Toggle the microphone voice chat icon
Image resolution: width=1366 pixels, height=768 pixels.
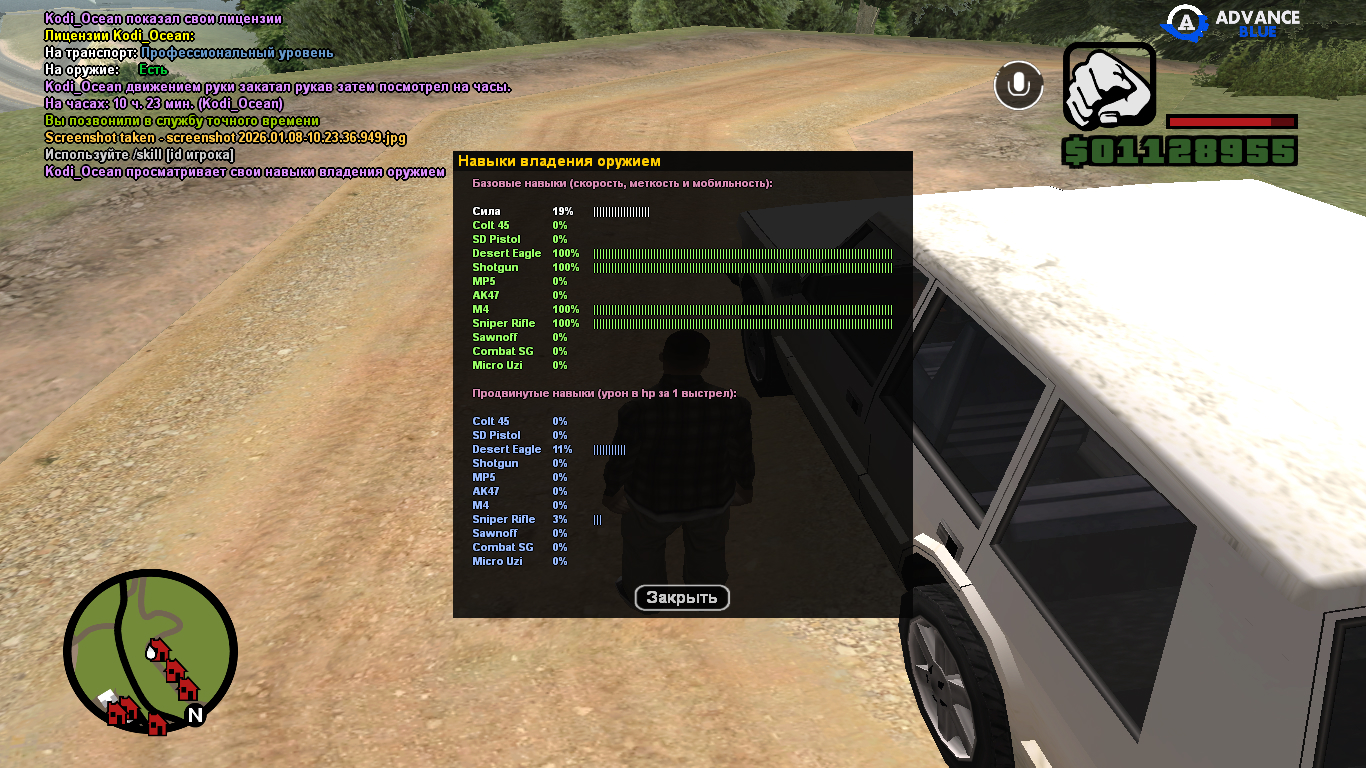[1018, 85]
